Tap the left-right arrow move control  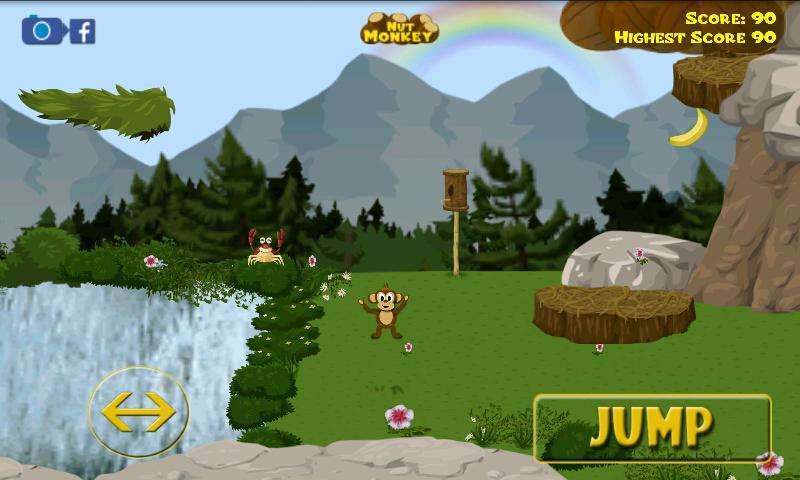coord(138,412)
